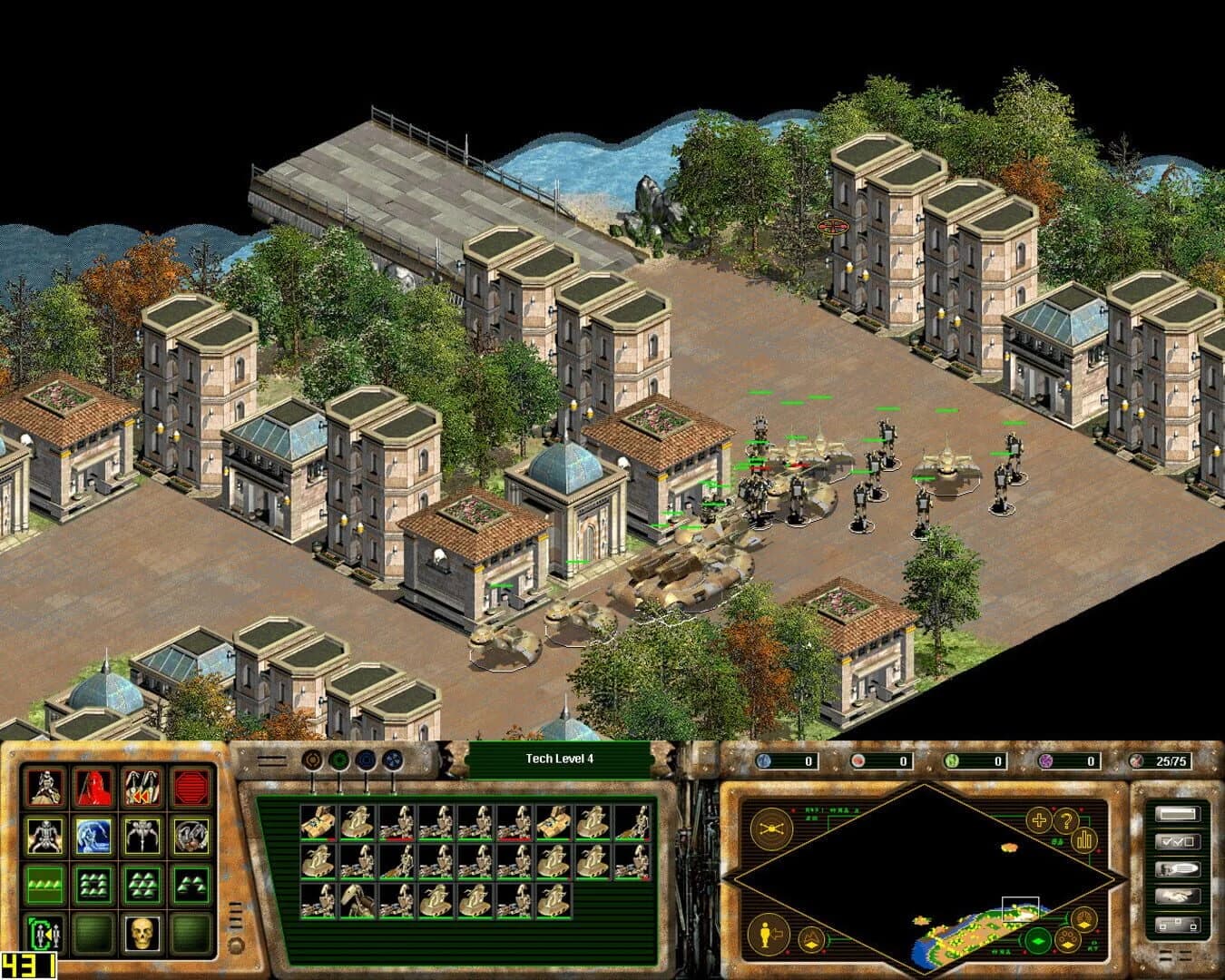Select the mountain terrain icon below the minimap

812,939
